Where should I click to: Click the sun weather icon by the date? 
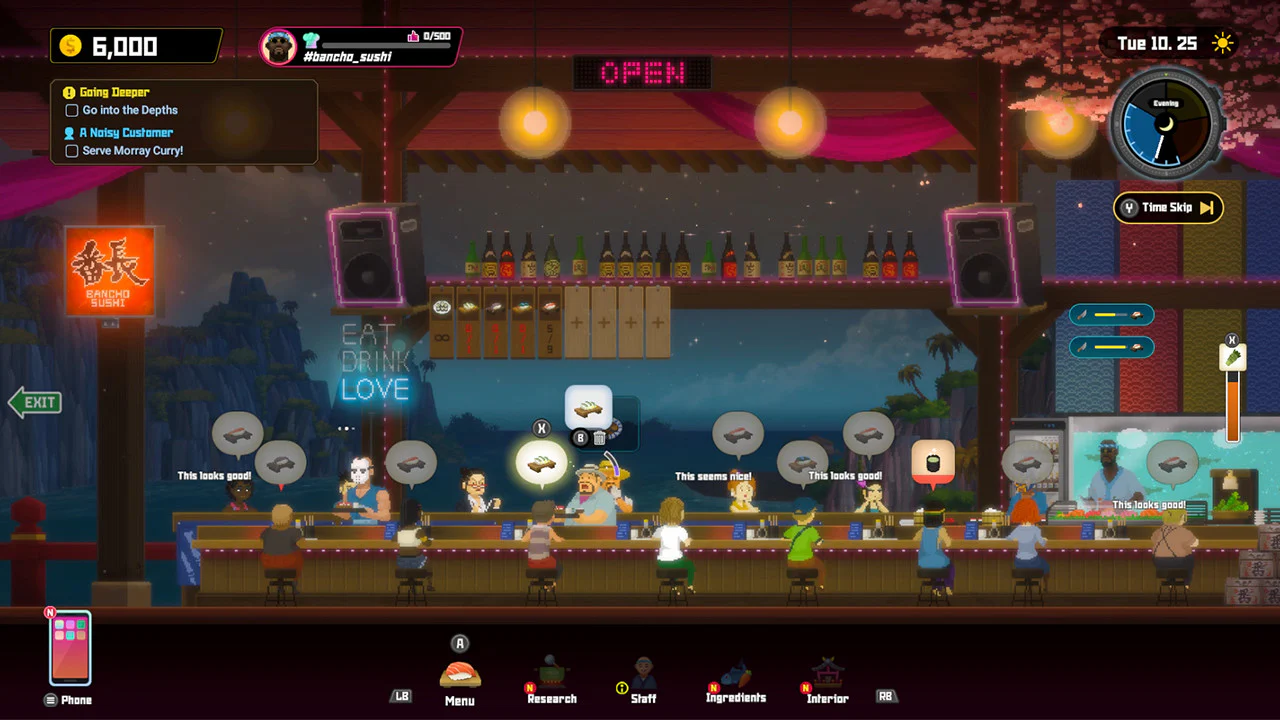1224,43
